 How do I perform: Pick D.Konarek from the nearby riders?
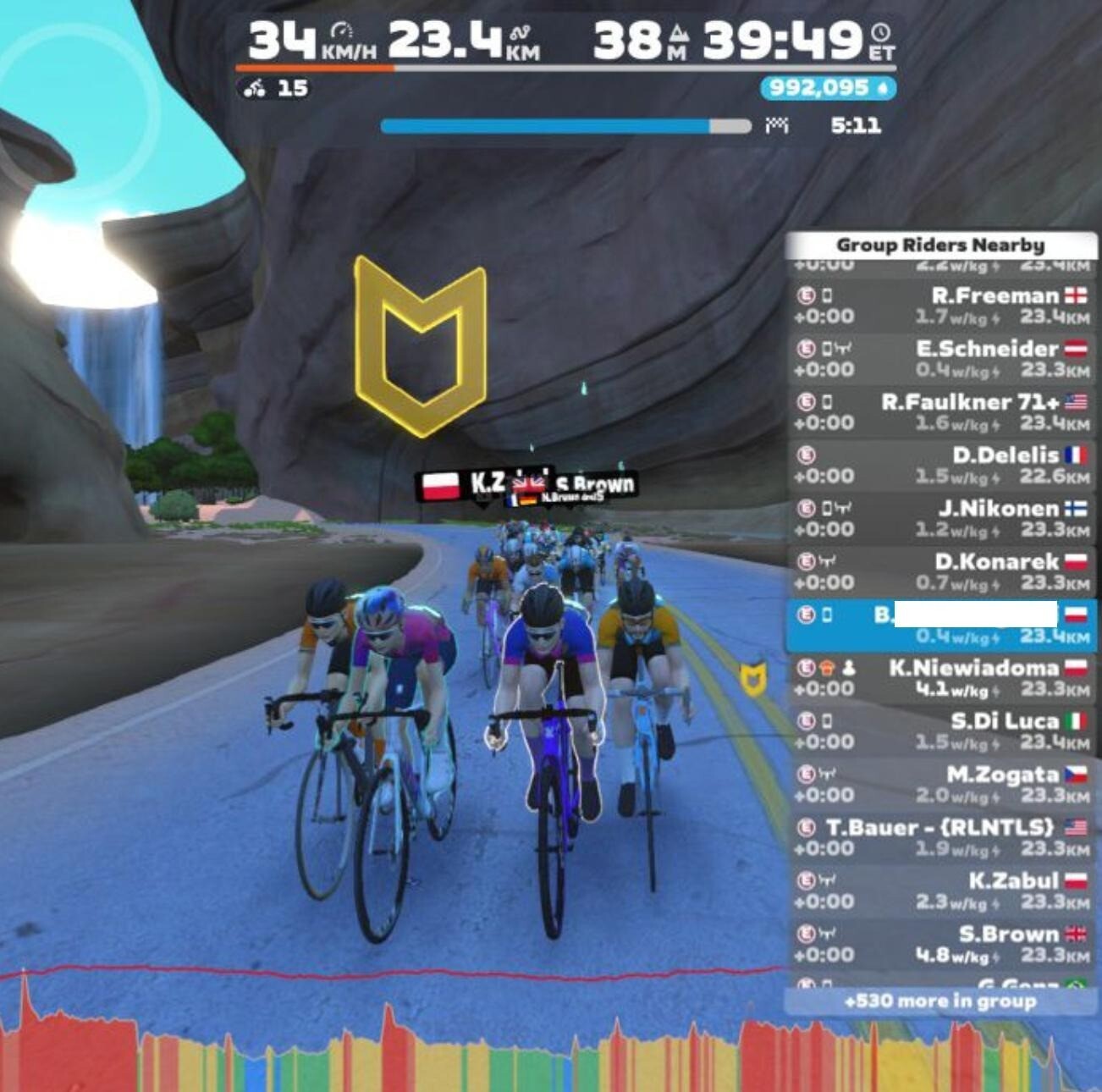click(x=939, y=572)
